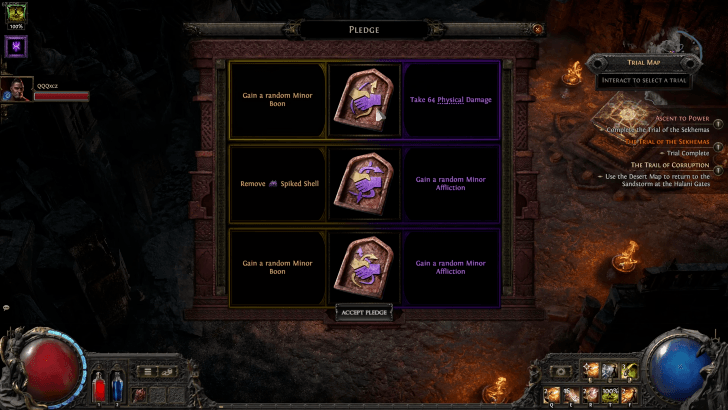This screenshot has width=728, height=410.
Task: Choose the pledge with 64 Physical Damage
Action: click(x=364, y=99)
